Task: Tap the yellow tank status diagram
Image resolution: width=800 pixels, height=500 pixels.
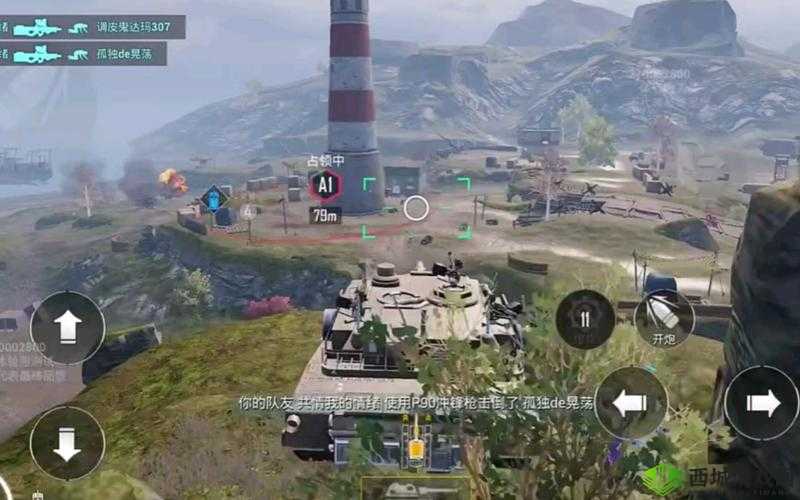Action: point(415,447)
